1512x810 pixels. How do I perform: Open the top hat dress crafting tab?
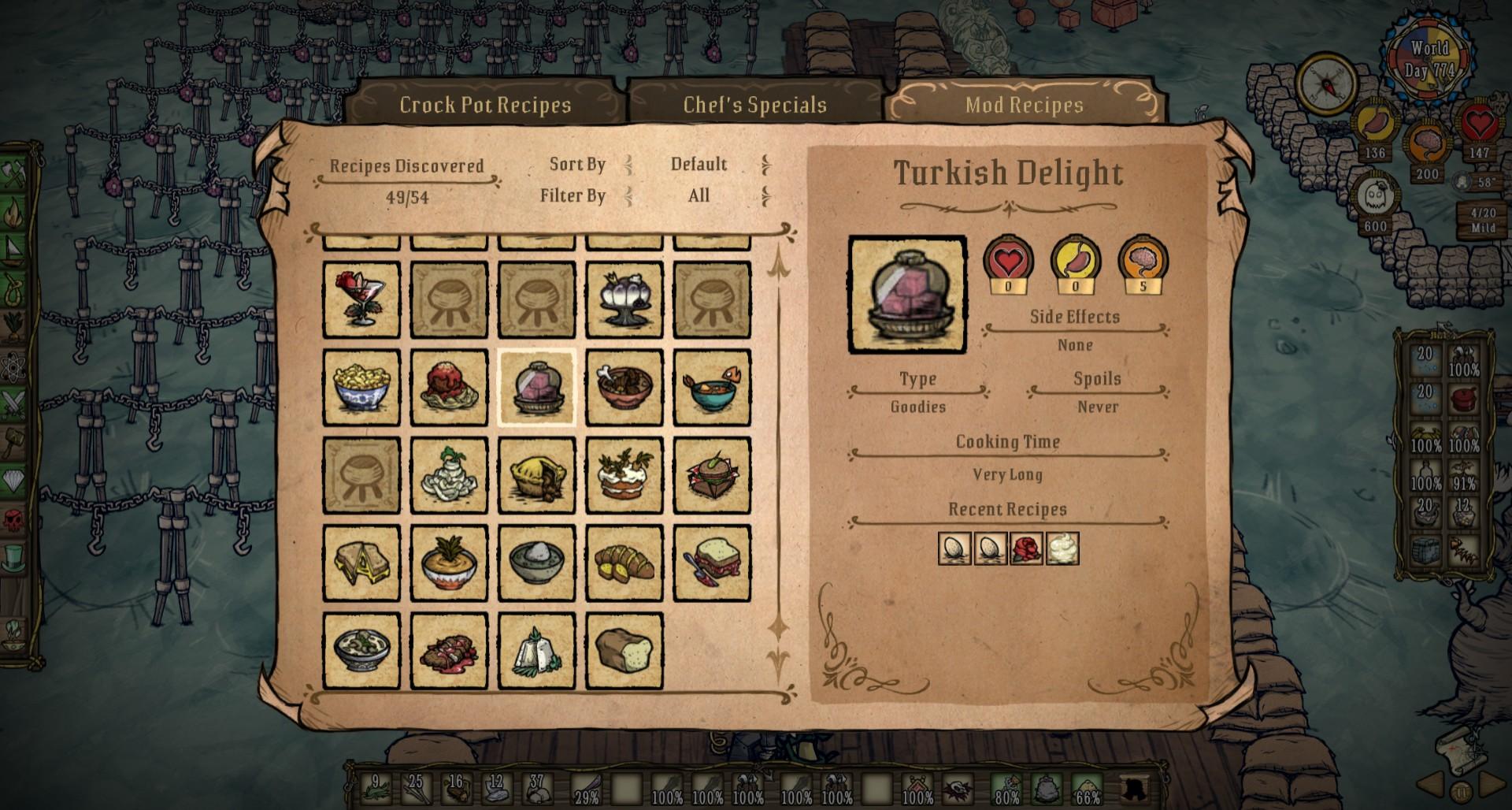[13, 557]
